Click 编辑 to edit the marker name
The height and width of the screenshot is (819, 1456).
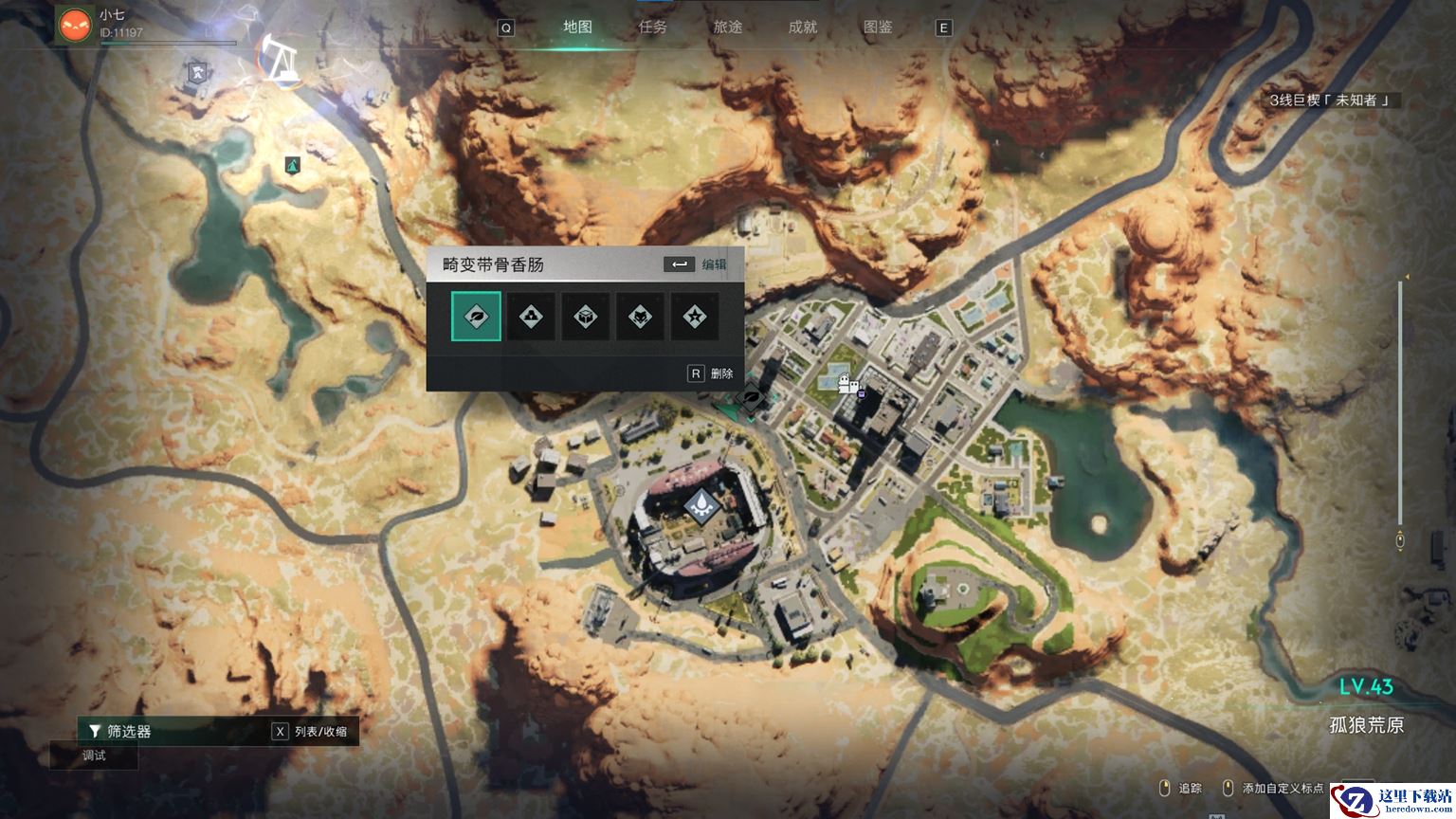pyautogui.click(x=714, y=264)
